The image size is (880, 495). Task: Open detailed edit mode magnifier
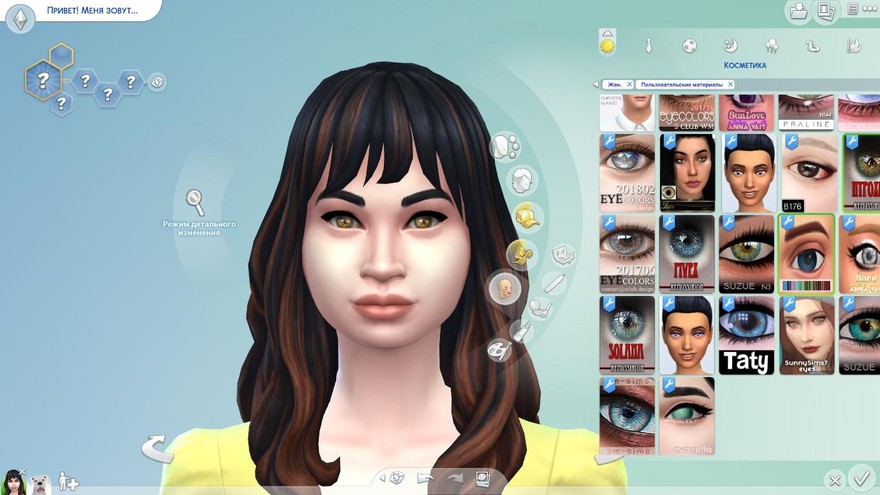point(196,201)
